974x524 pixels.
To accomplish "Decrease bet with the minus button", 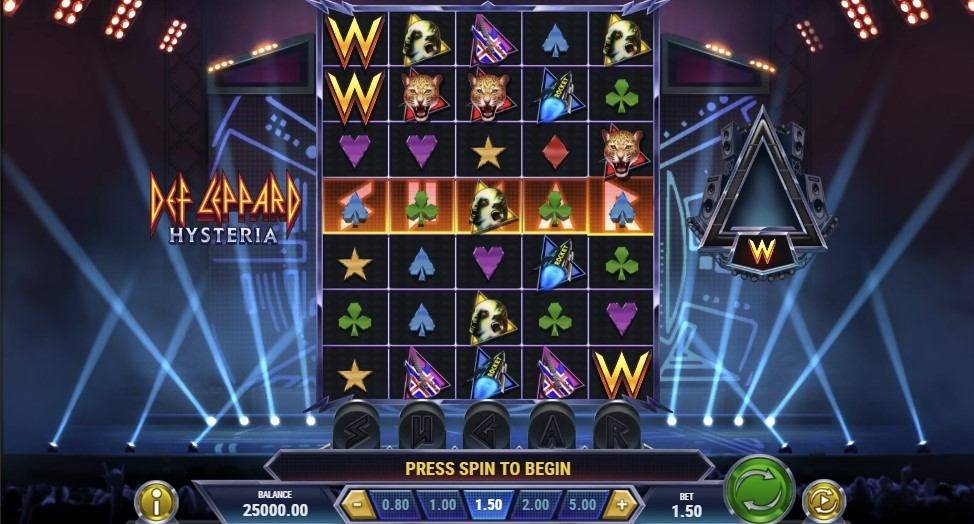I will click(x=355, y=504).
